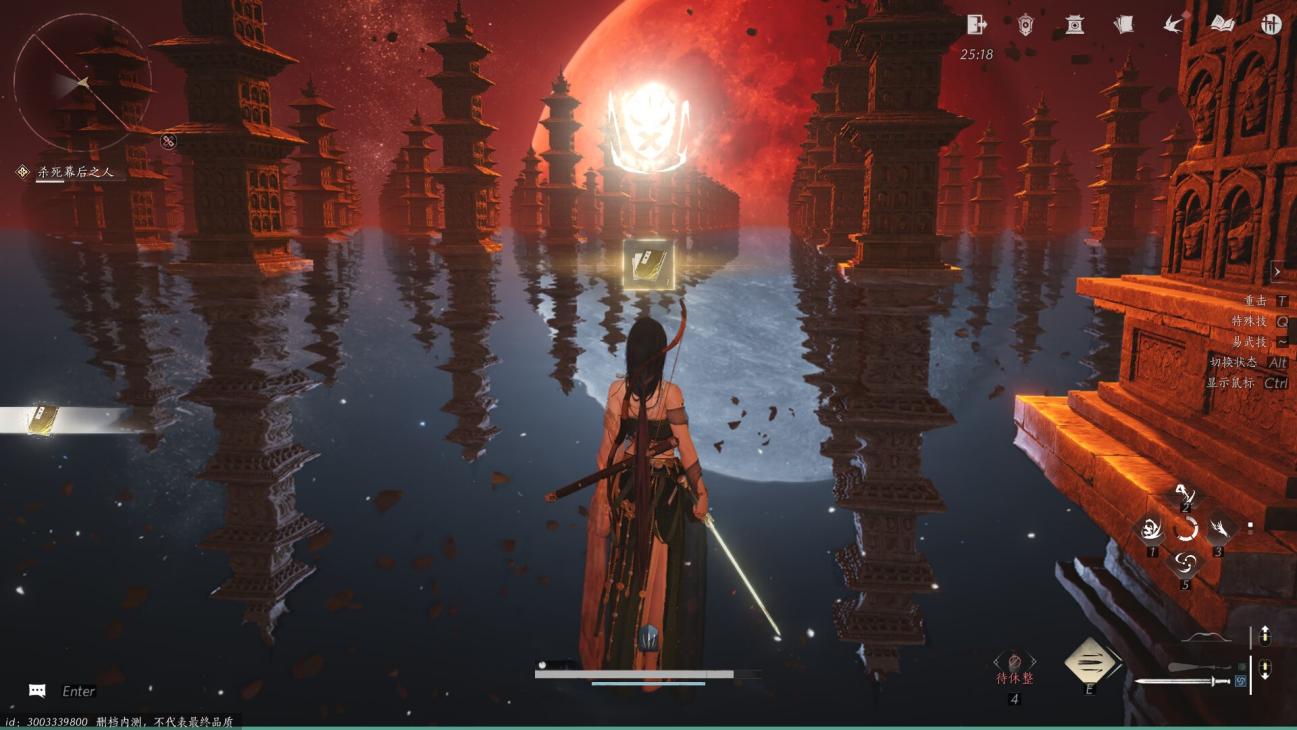This screenshot has height=730, width=1297.
Task: Open the round crossed-weapons icon
Action: tap(1271, 25)
